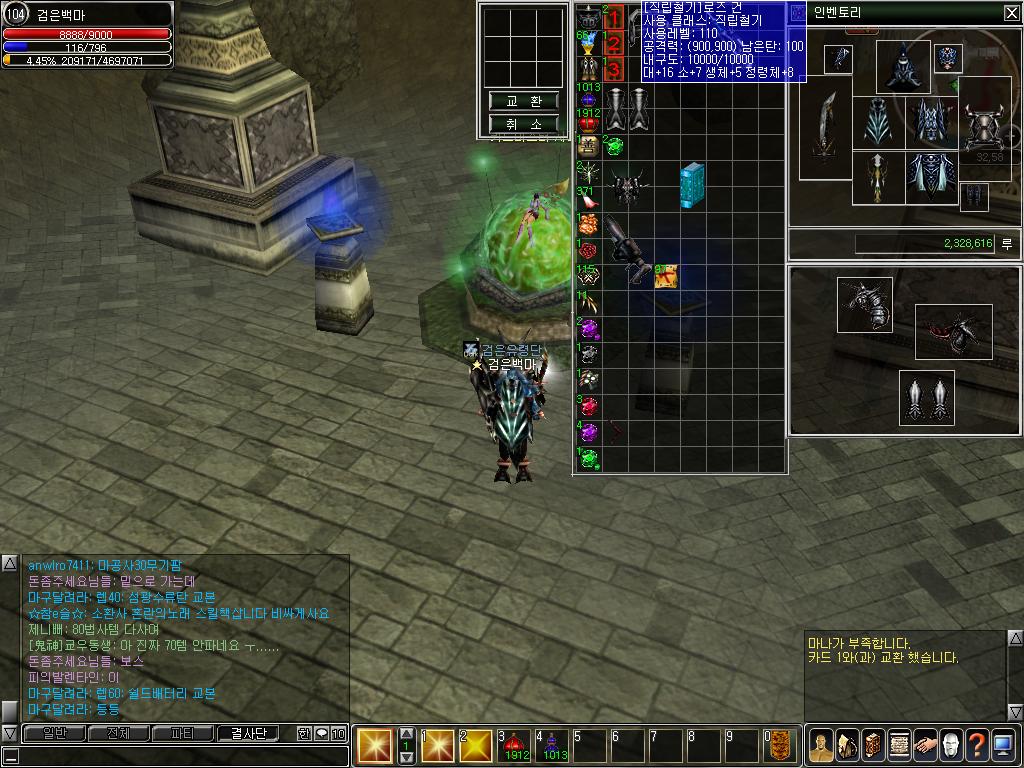Select the armored gauntlet in lower panel
Viewport: 1024px width, 768px height.
864,304
